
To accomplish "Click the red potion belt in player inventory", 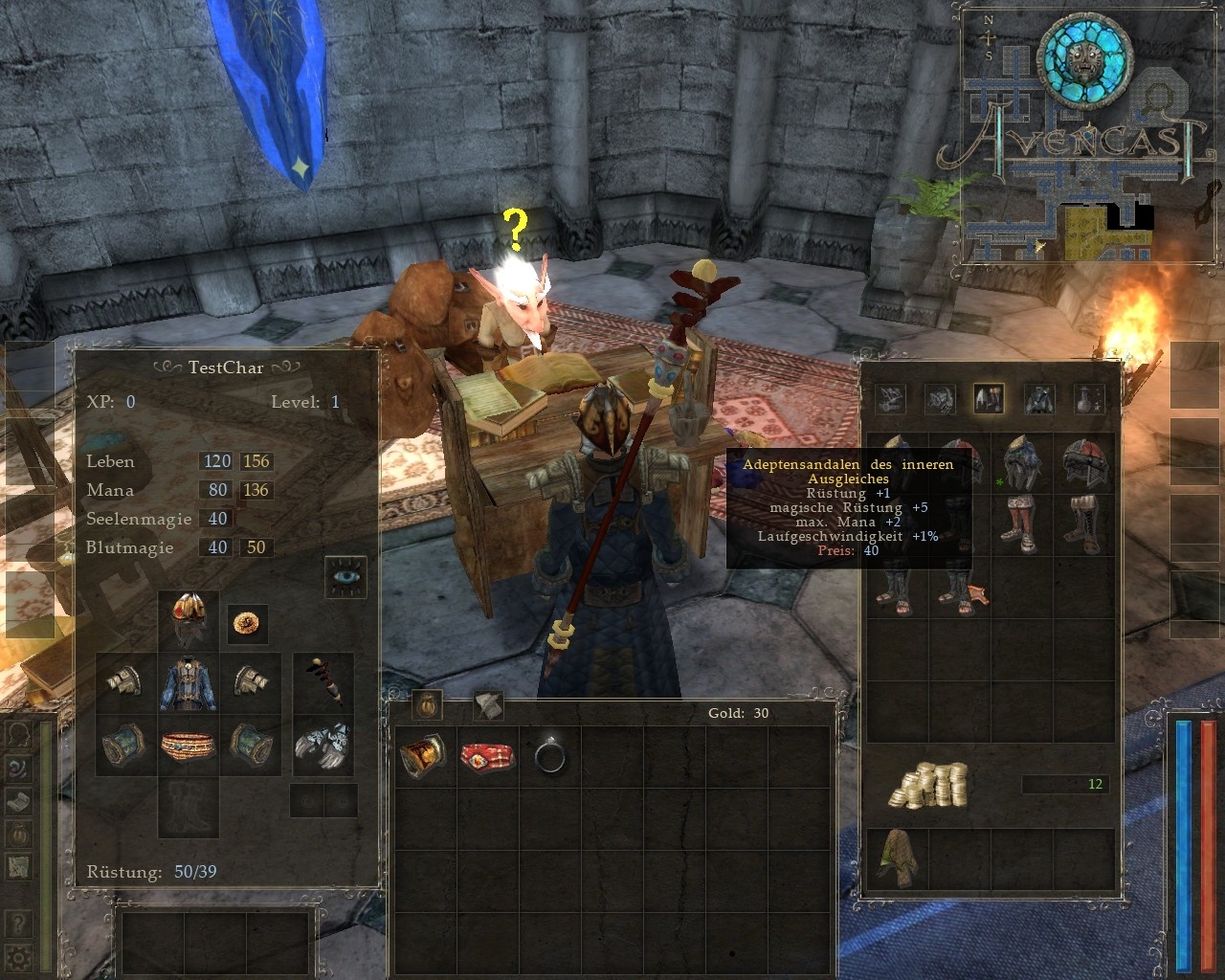I will tap(486, 755).
